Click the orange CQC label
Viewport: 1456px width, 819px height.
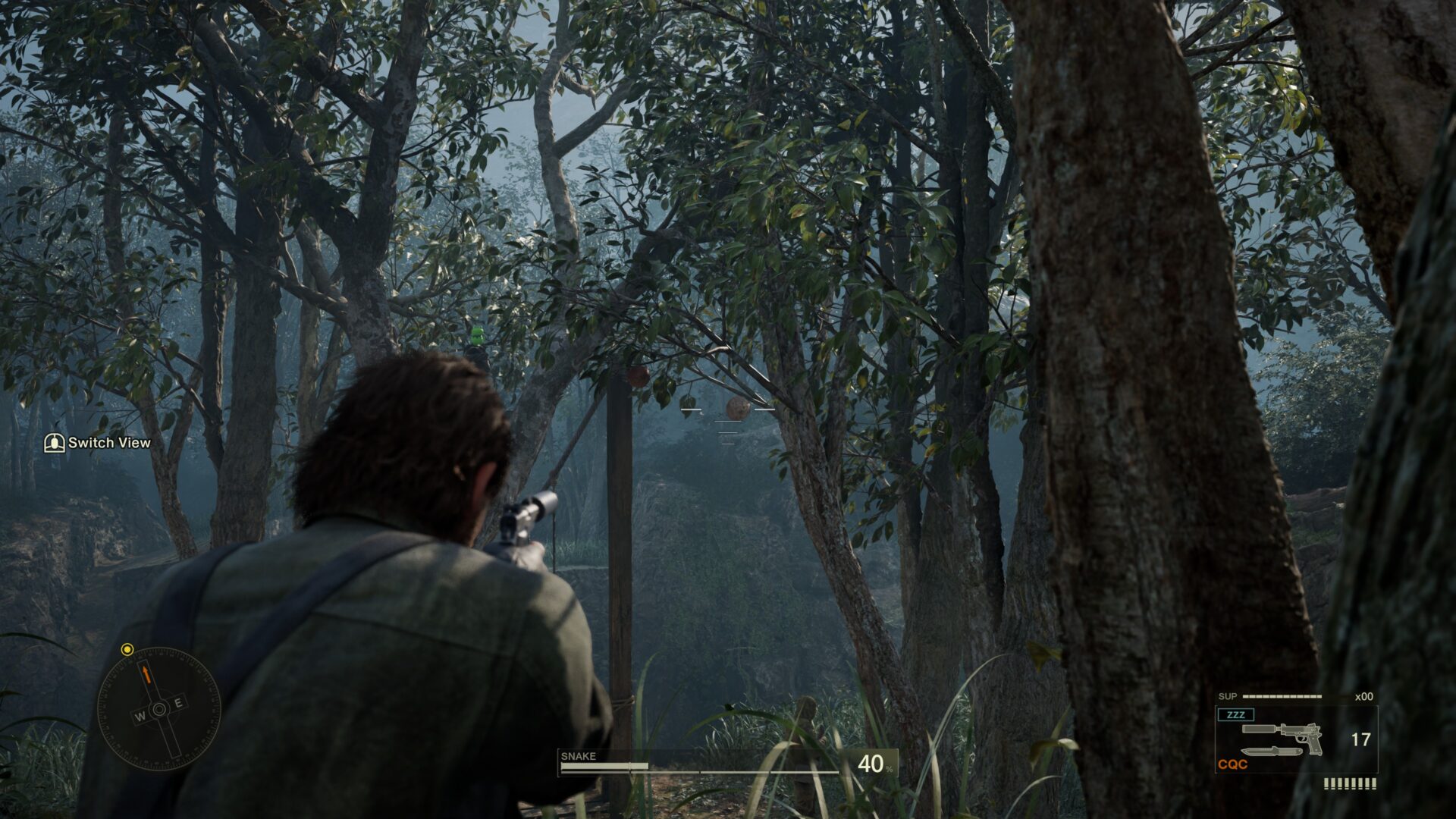pyautogui.click(x=1232, y=764)
